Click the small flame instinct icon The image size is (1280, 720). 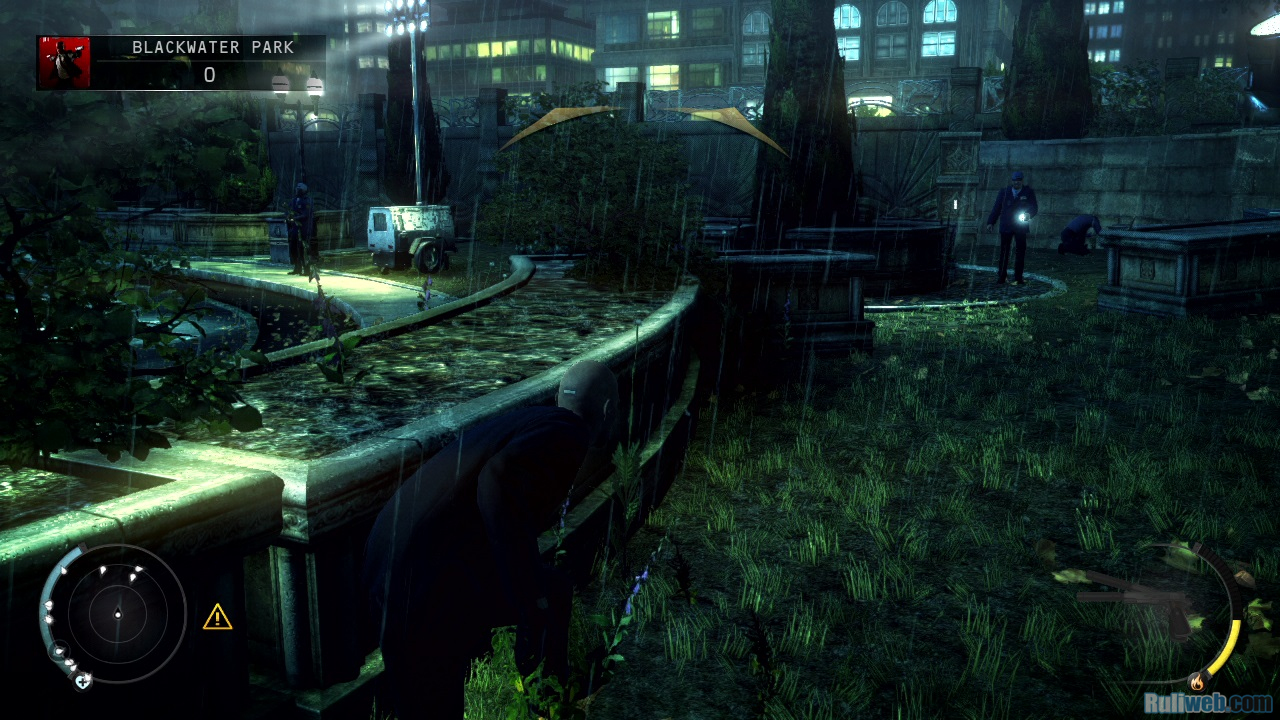[1197, 683]
